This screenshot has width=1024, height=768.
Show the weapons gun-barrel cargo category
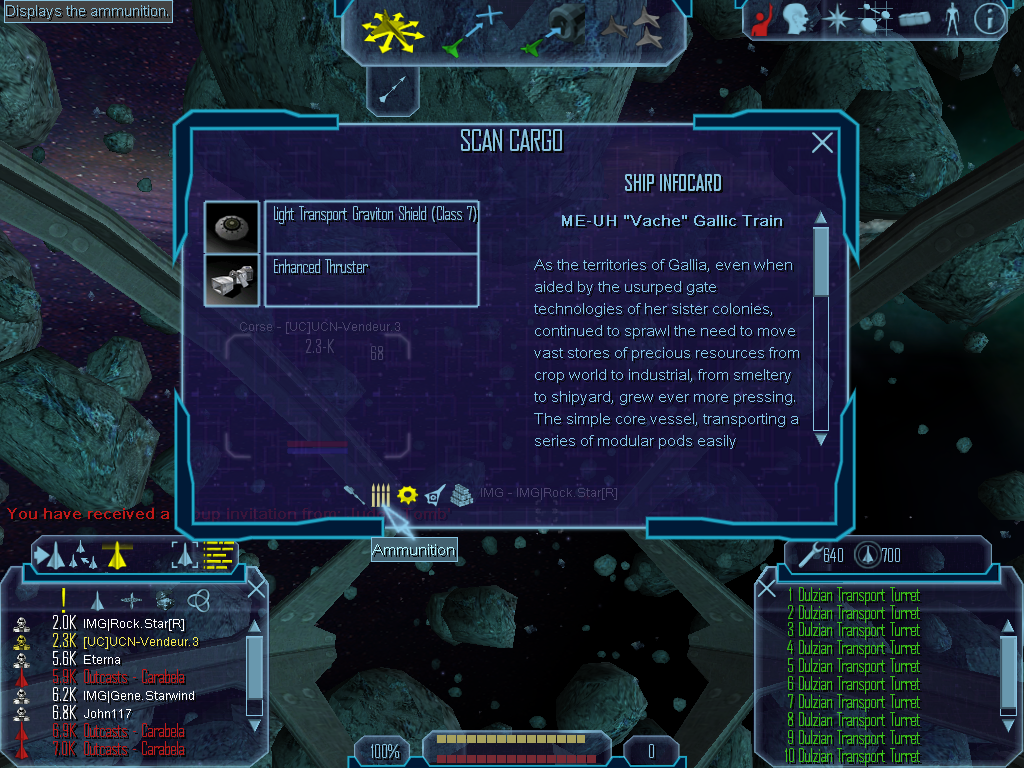354,495
